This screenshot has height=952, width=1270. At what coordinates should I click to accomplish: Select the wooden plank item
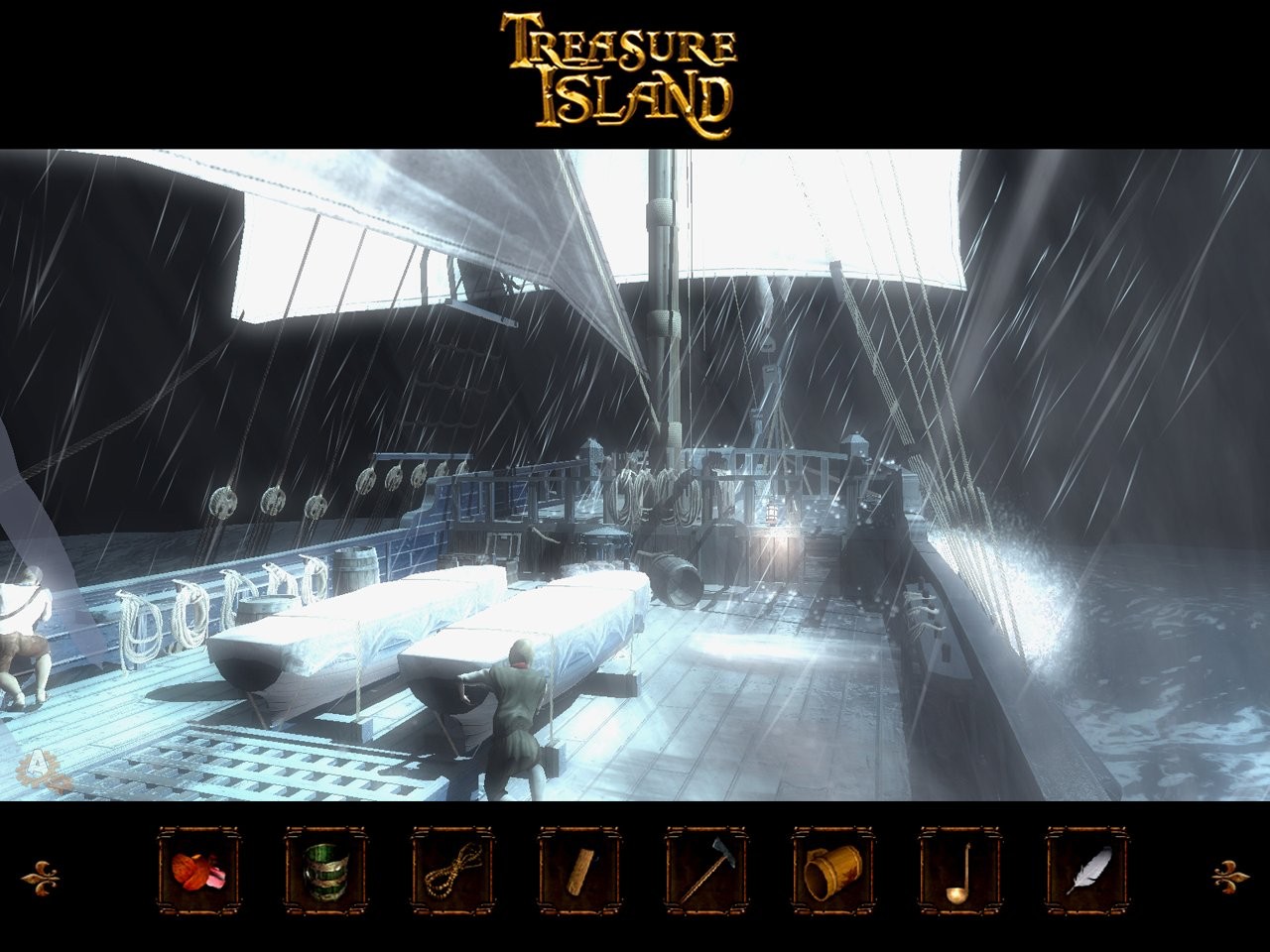(579, 870)
